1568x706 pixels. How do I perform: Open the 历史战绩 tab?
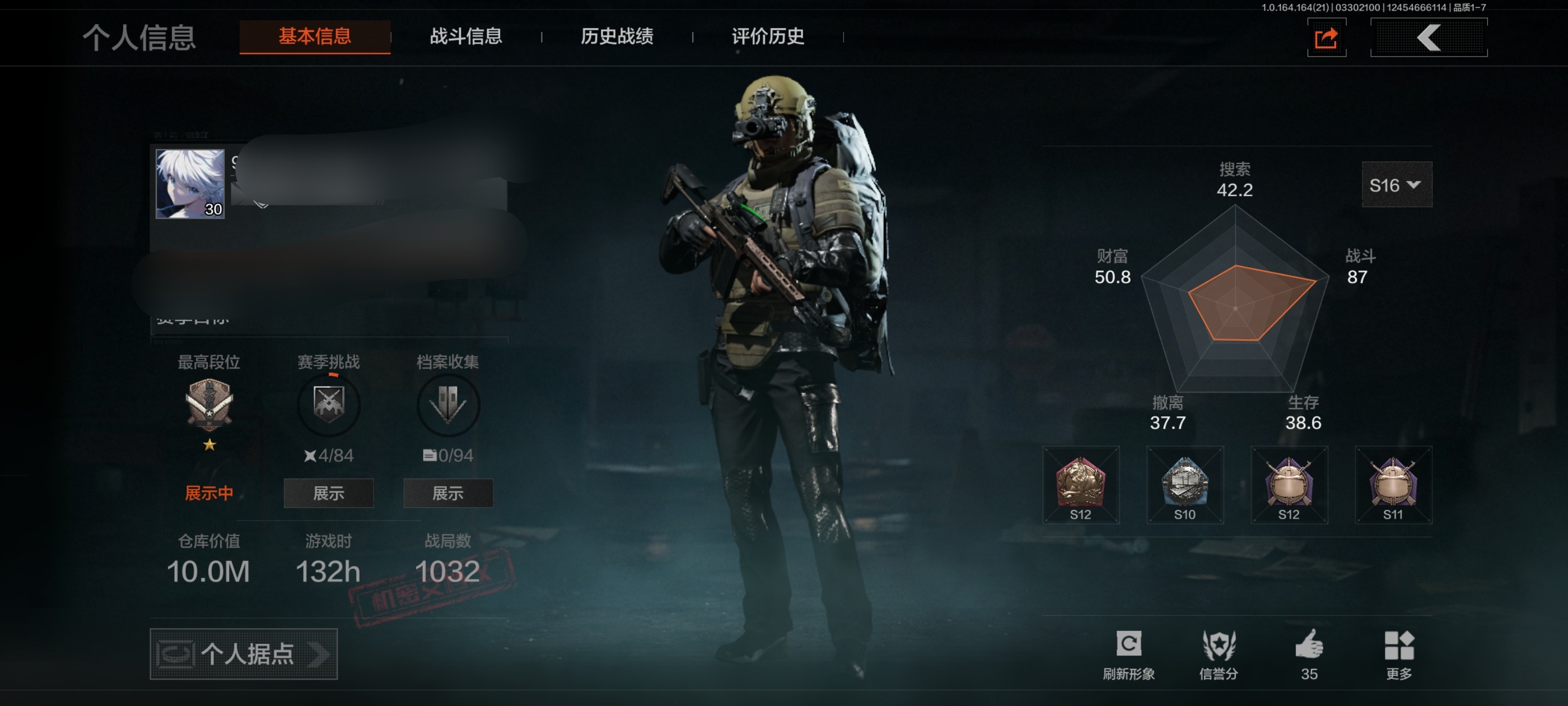coord(617,36)
